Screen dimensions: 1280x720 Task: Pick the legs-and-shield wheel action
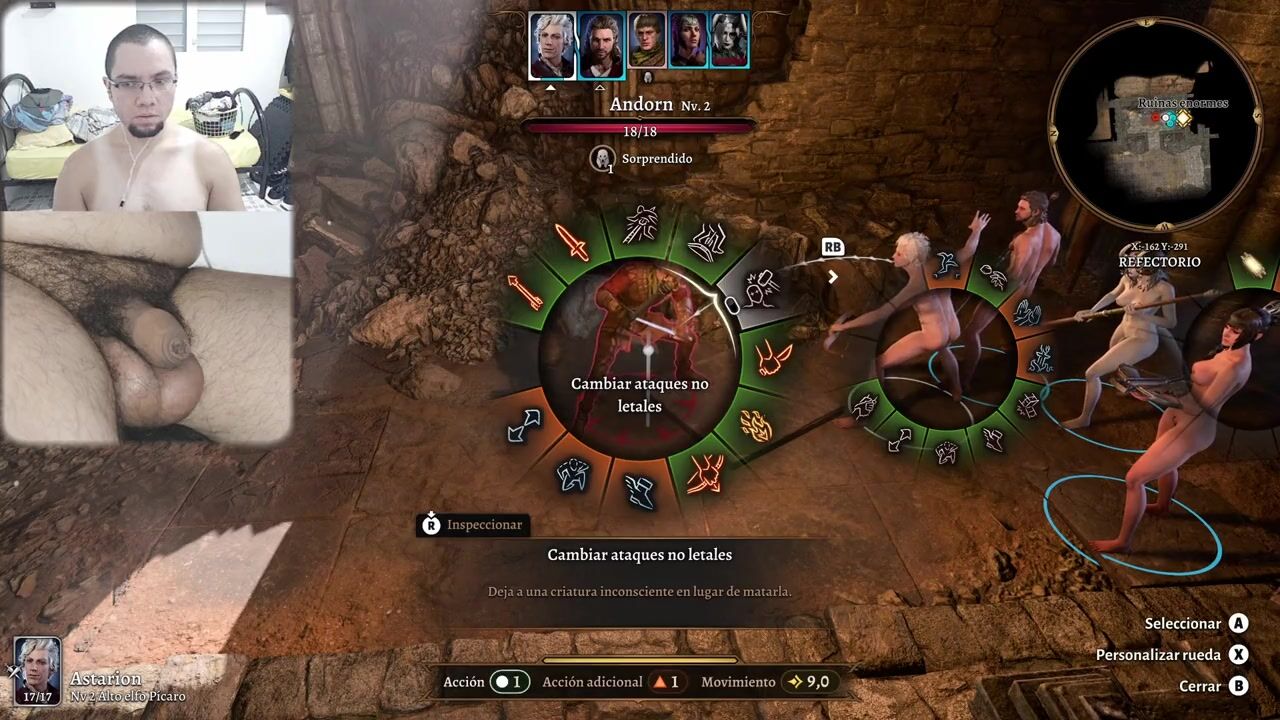click(x=709, y=240)
